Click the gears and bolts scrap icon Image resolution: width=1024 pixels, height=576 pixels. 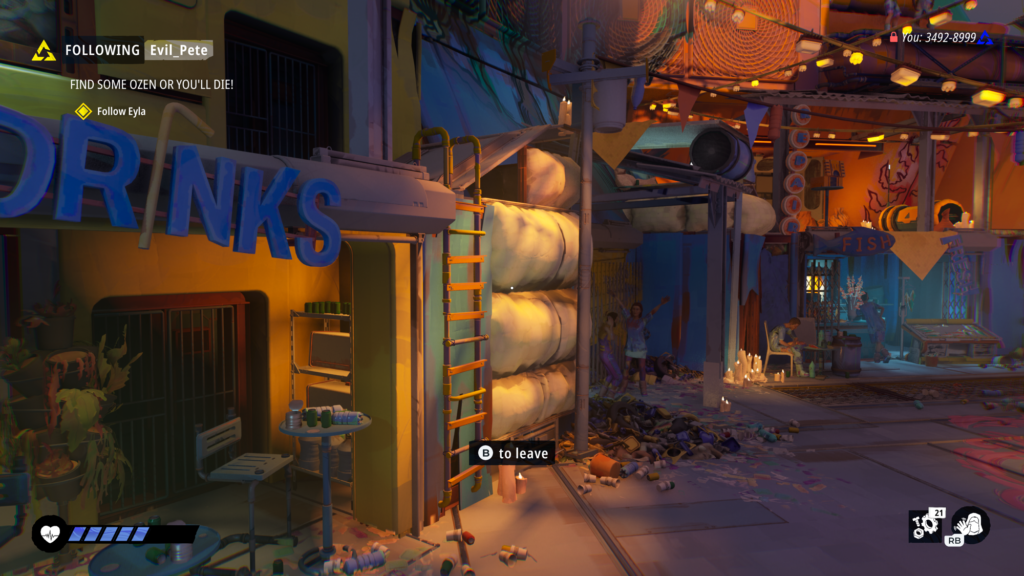[x=924, y=526]
